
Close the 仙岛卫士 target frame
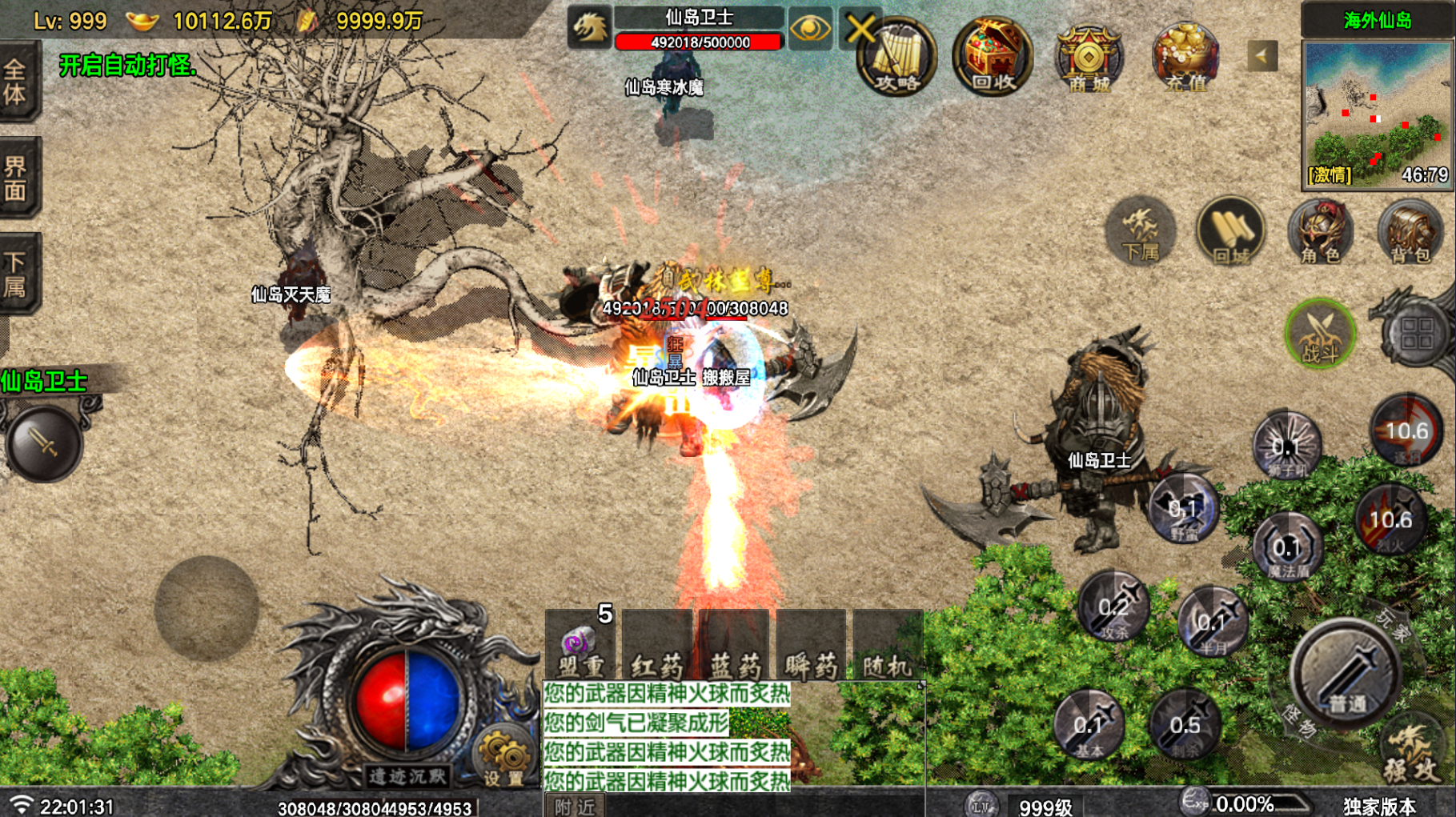click(861, 30)
